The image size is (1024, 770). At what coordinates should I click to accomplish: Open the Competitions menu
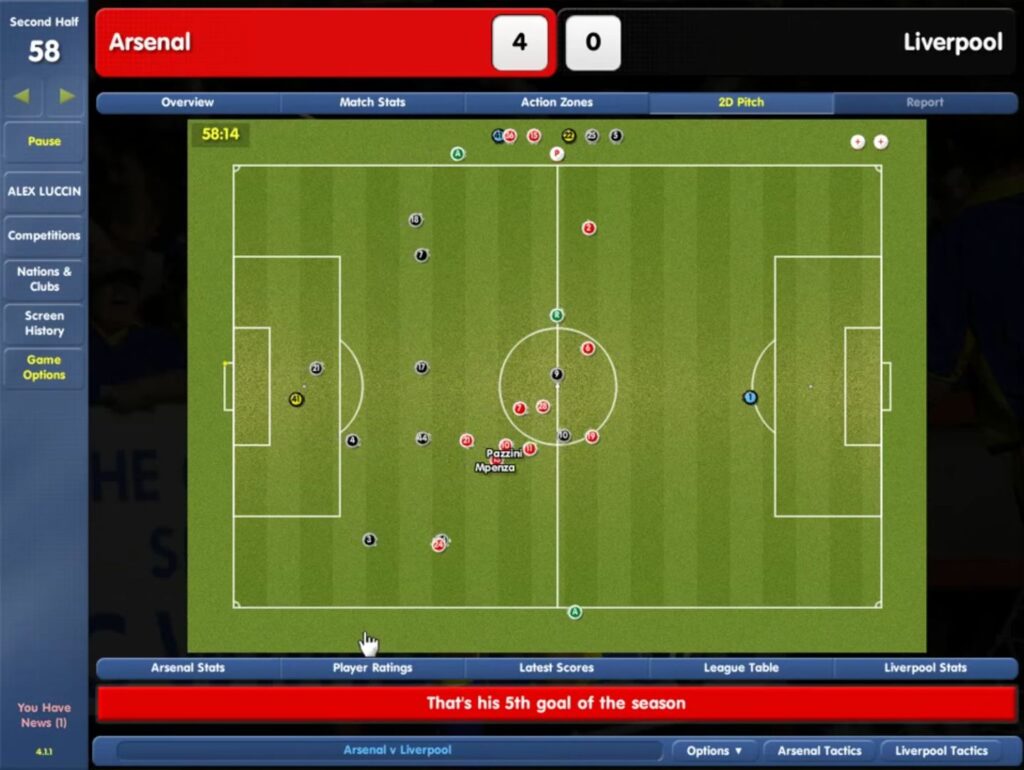[44, 236]
